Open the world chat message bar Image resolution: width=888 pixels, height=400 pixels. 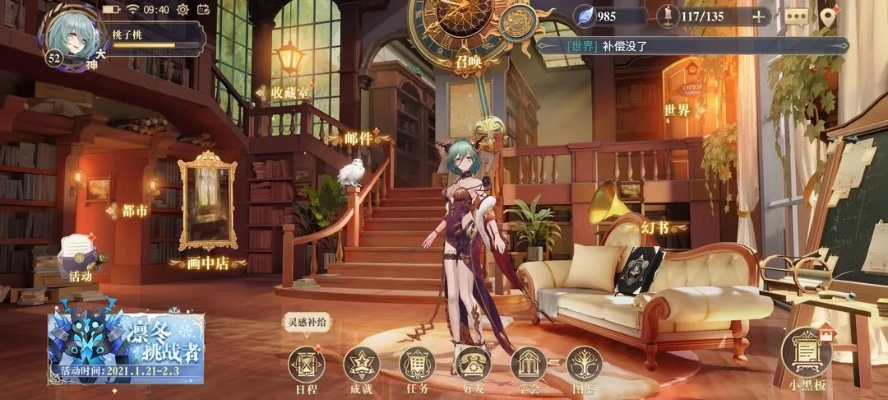coord(692,45)
